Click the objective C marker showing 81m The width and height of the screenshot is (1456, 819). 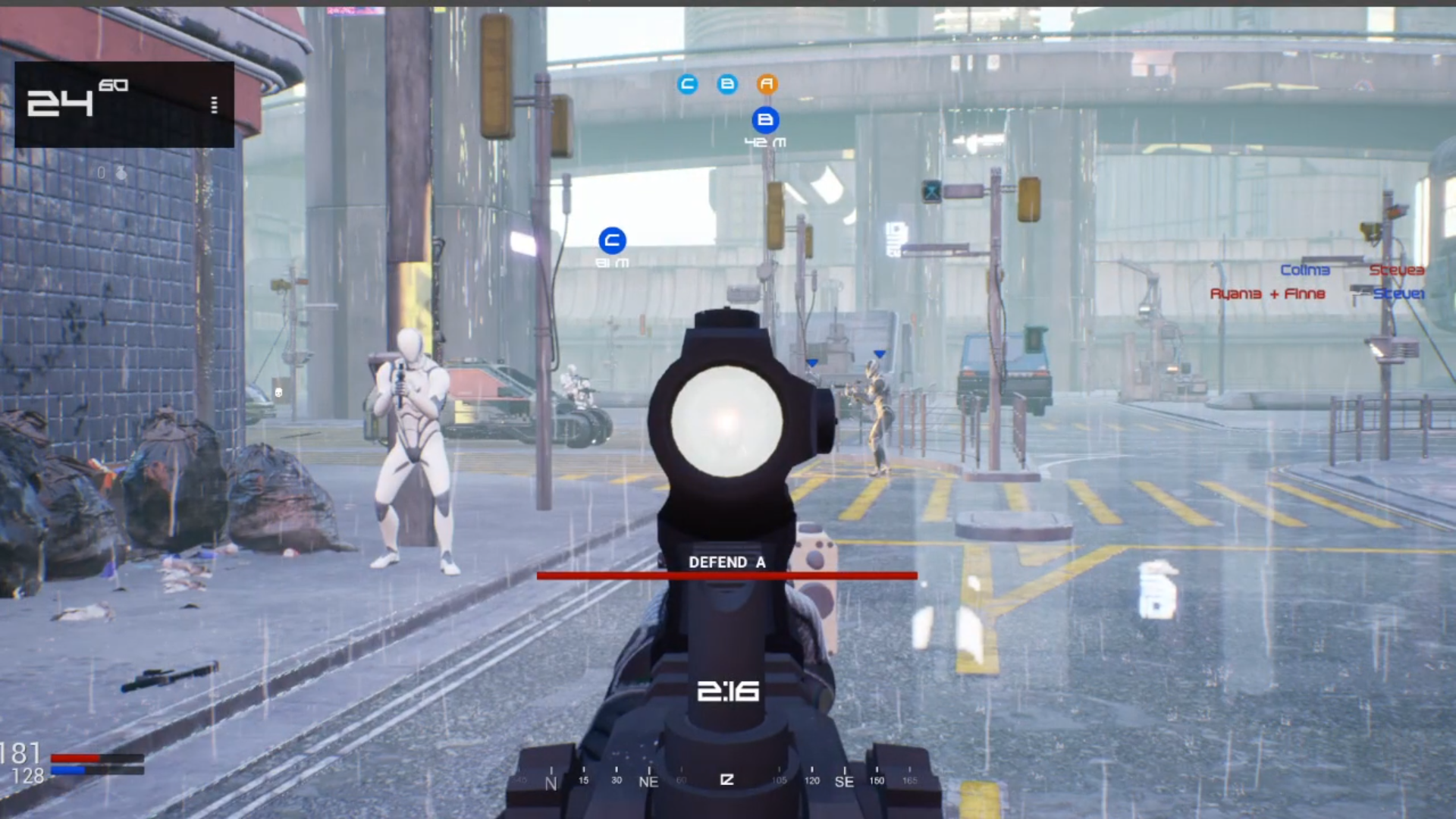pyautogui.click(x=613, y=241)
